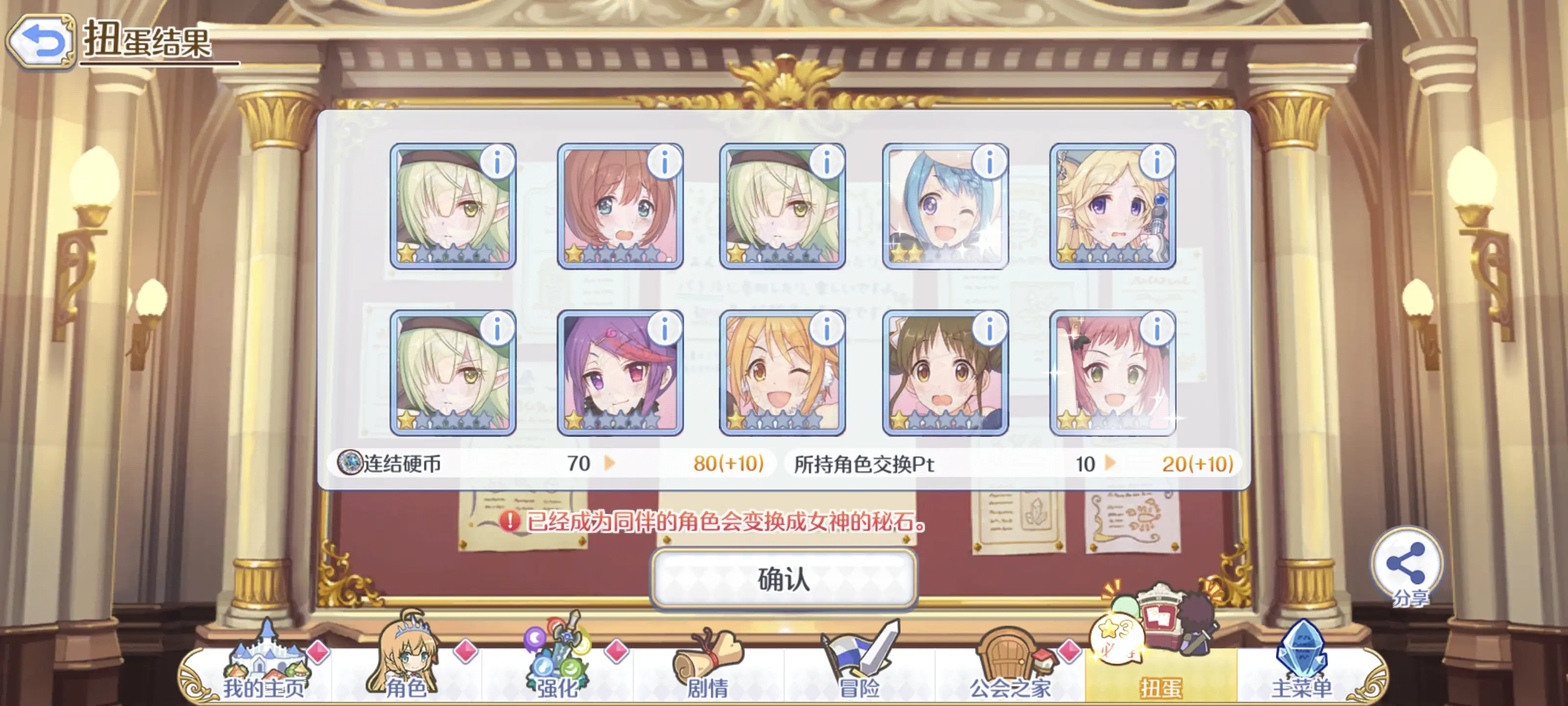Go to the 剧情 story tab
The image size is (1568, 706).
tap(707, 669)
